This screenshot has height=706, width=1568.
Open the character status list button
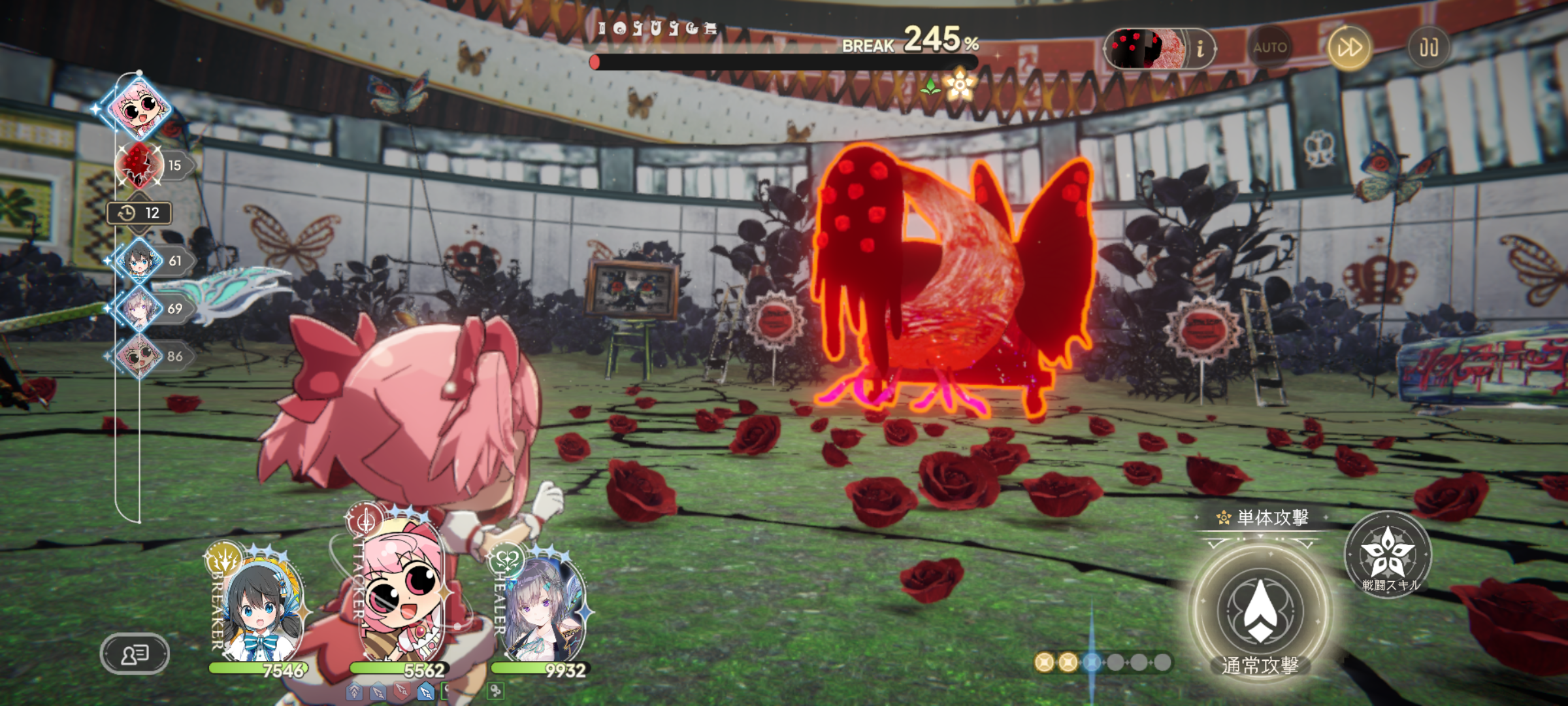coord(135,654)
